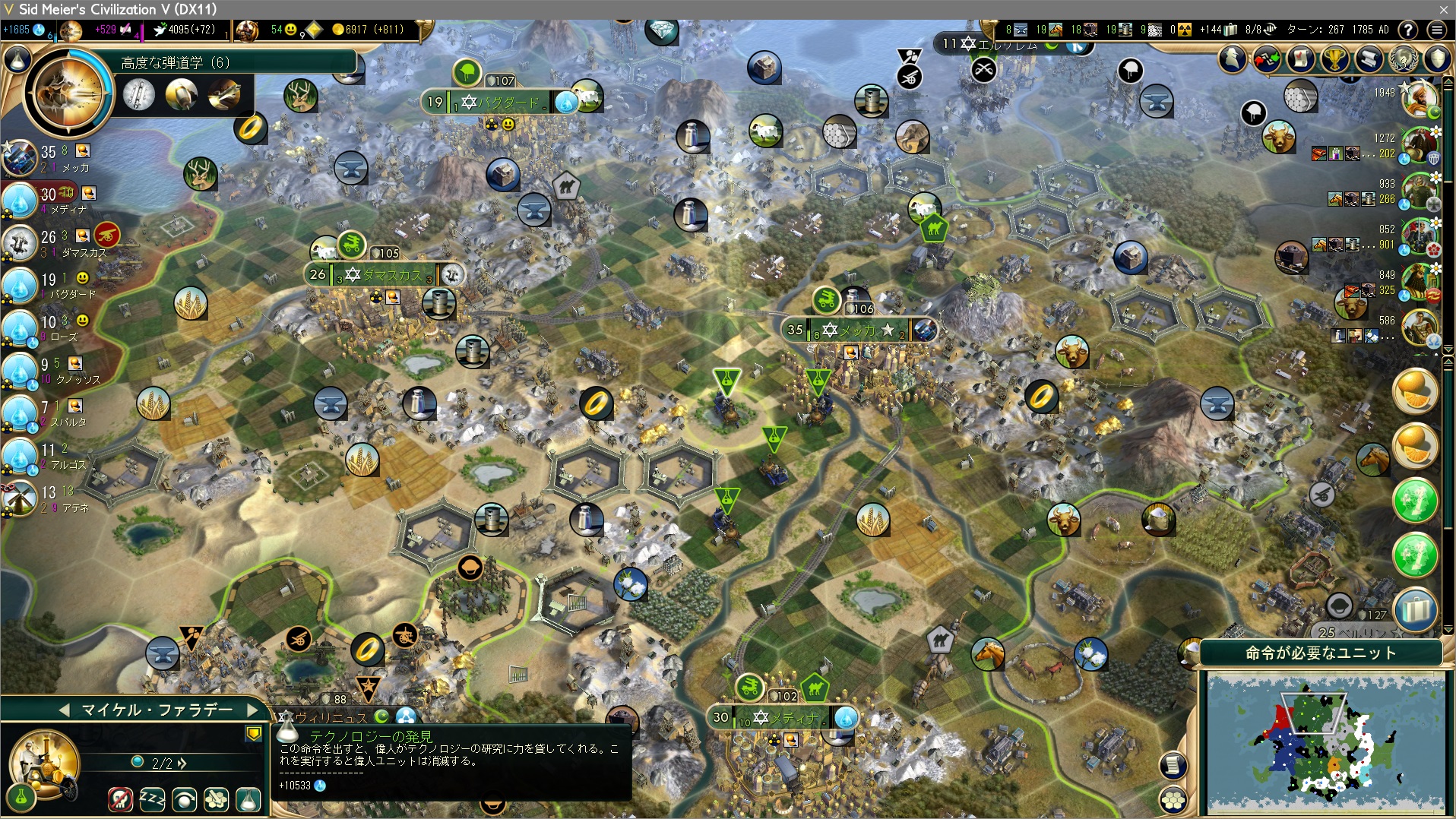Open the social policies shield icon

1437,58
